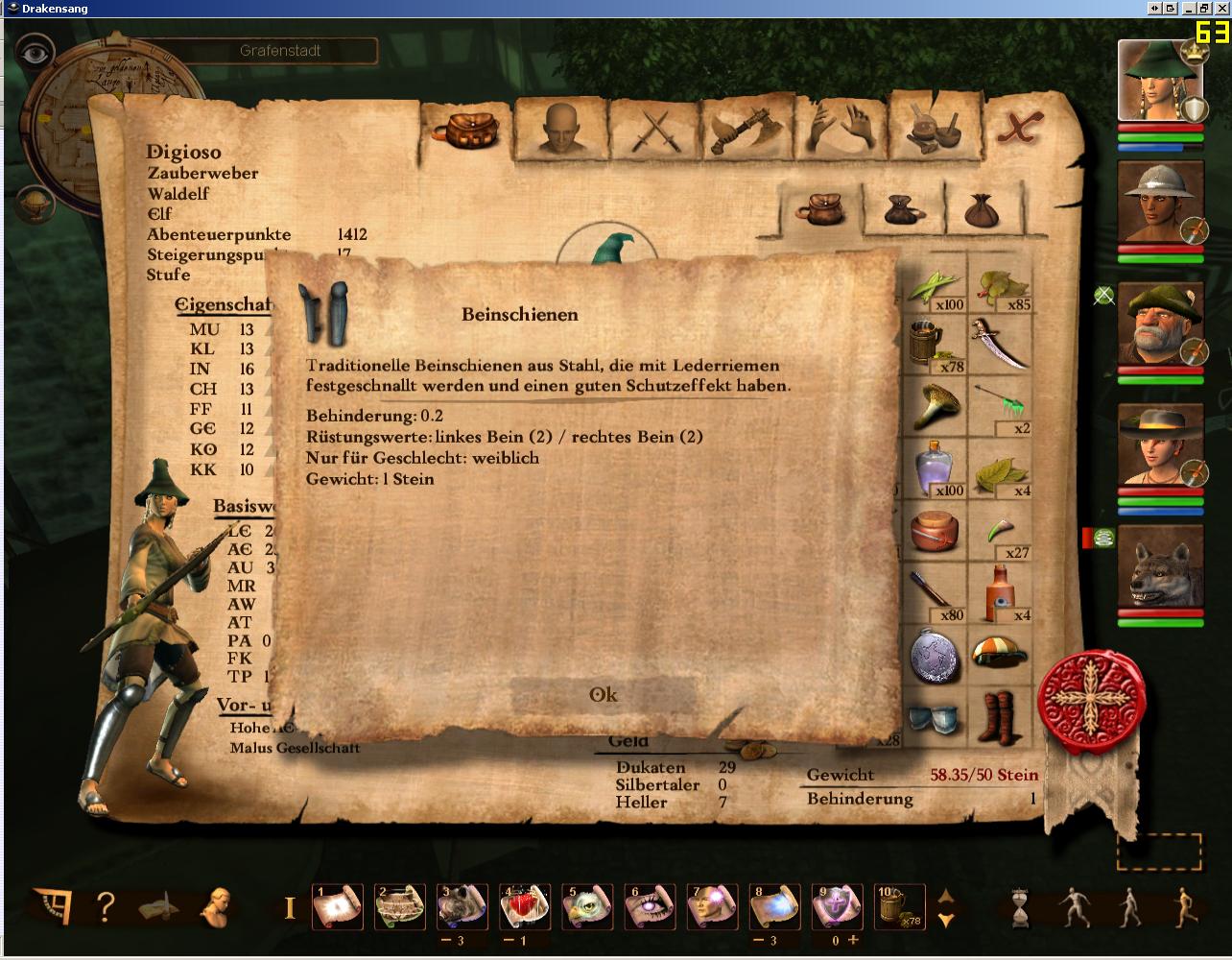Image resolution: width=1232 pixels, height=960 pixels.
Task: Choose the silver pocket amulet item
Action: coord(936,657)
